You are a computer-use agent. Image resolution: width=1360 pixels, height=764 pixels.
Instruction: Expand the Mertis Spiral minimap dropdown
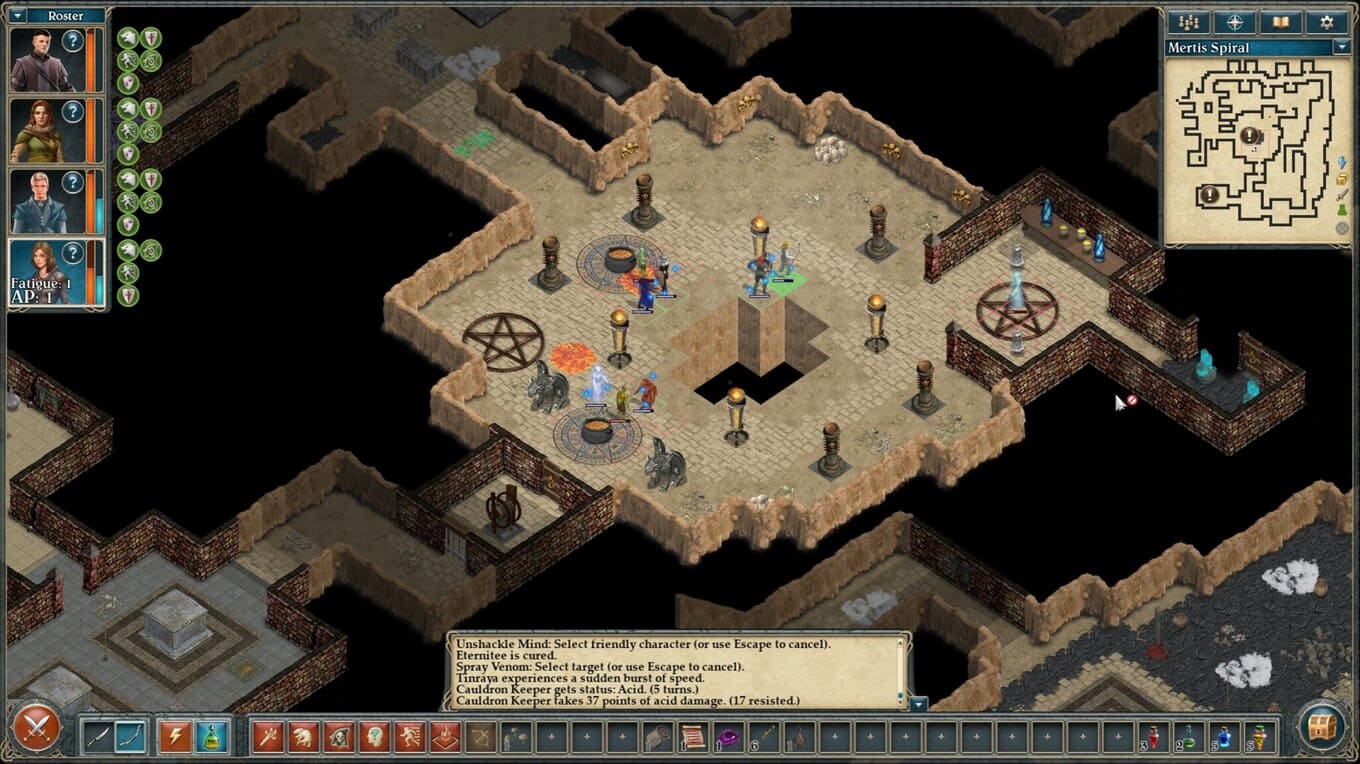tap(1342, 47)
